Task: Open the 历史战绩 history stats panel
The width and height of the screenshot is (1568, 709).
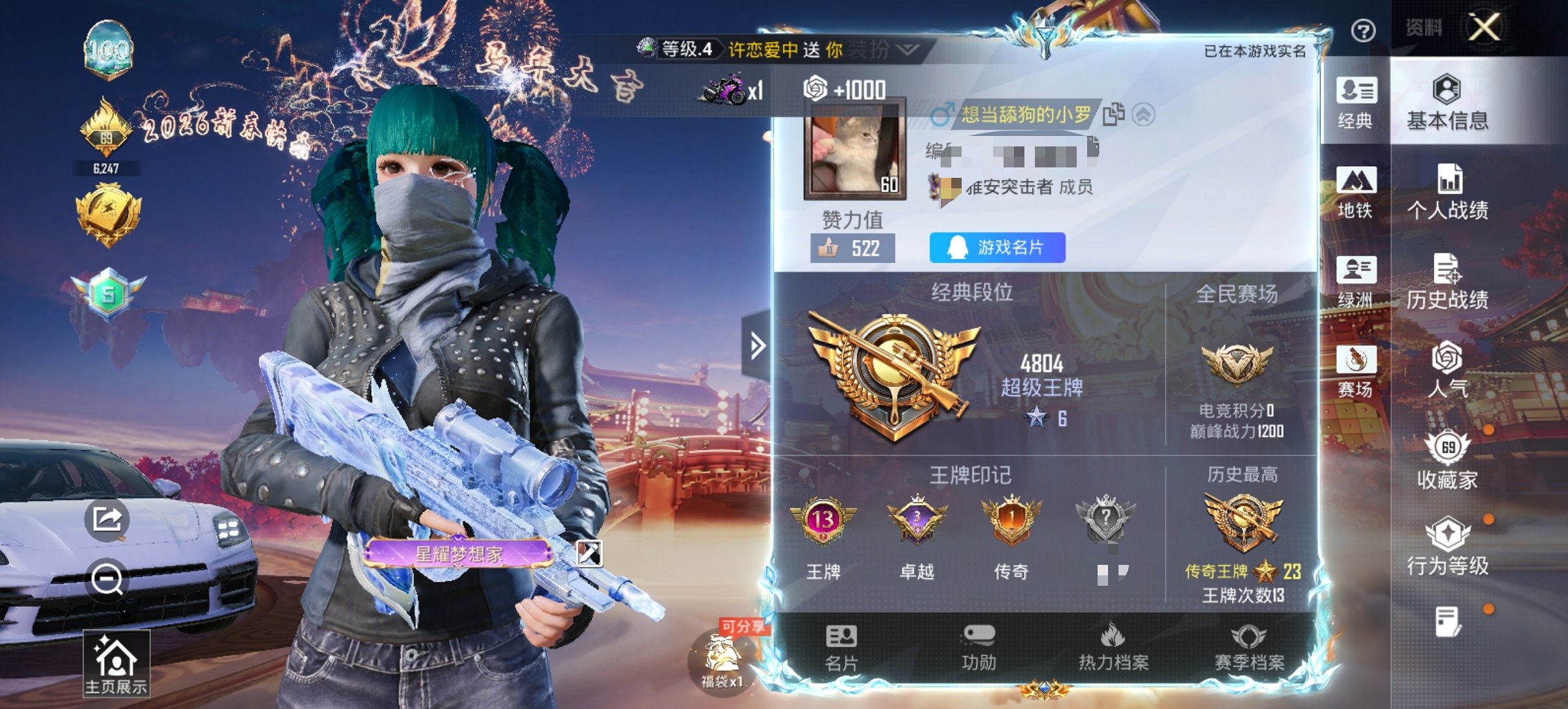Action: [x=1453, y=282]
